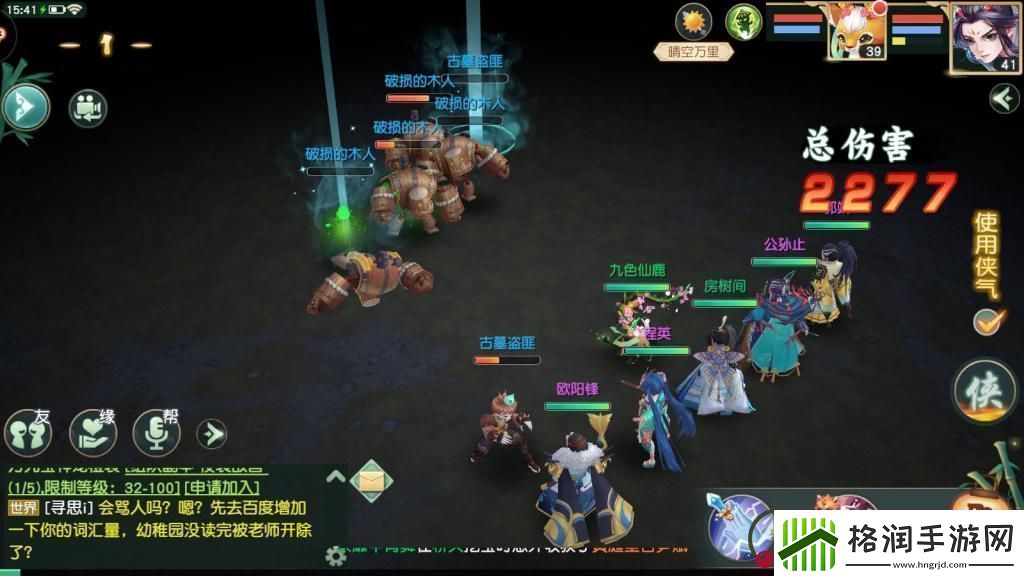
Task: Activate the 侠 skill button
Action: [x=984, y=391]
